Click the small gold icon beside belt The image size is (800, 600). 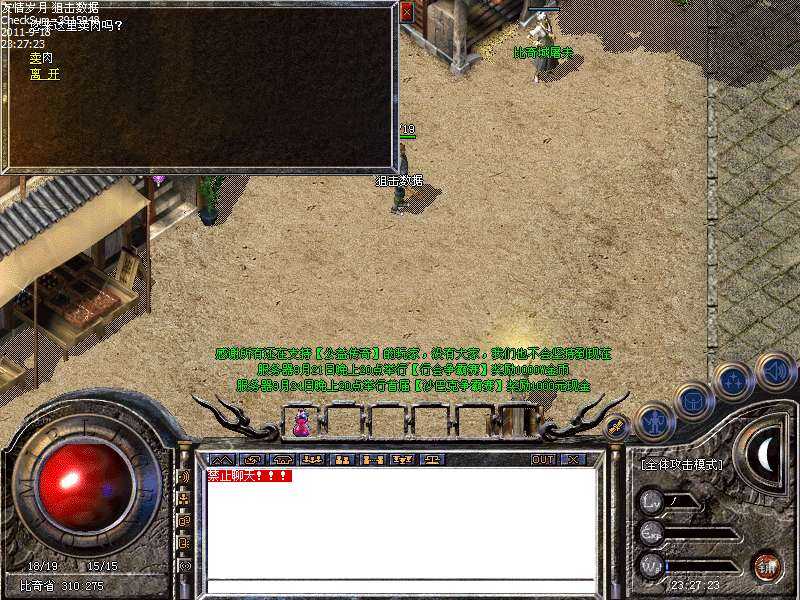click(617, 427)
